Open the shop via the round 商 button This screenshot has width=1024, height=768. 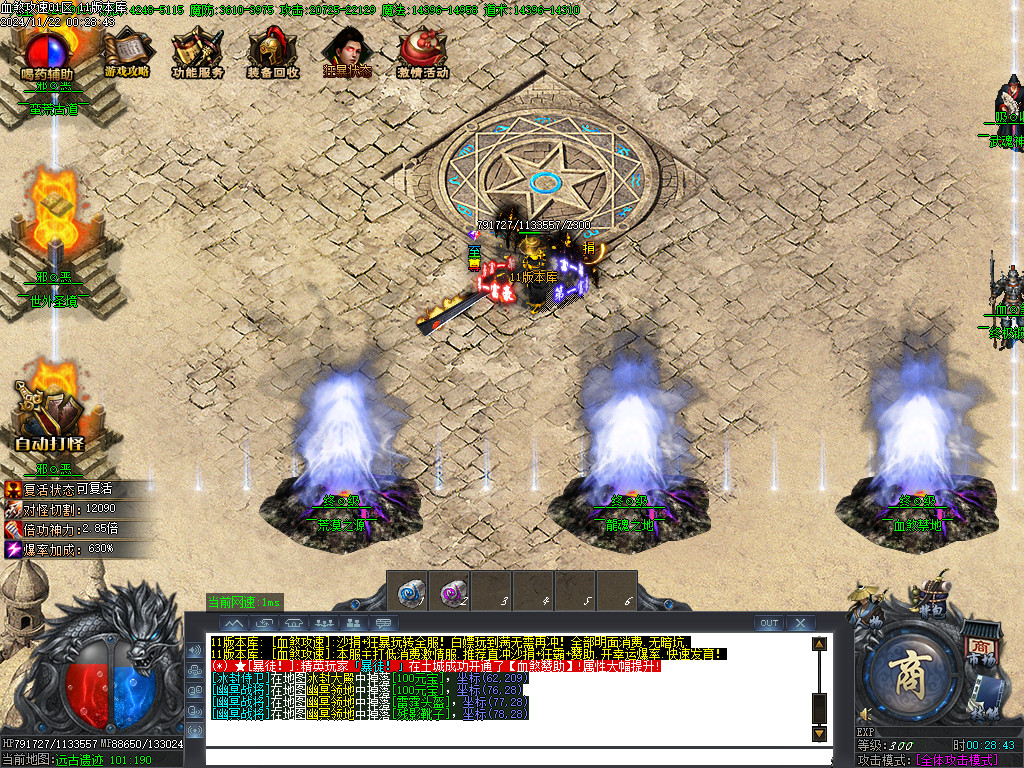click(913, 673)
